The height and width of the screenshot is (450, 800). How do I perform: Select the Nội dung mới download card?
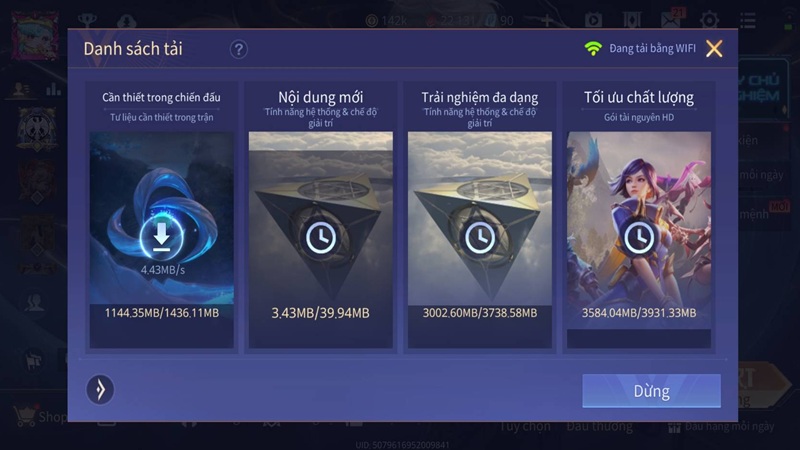coord(320,216)
